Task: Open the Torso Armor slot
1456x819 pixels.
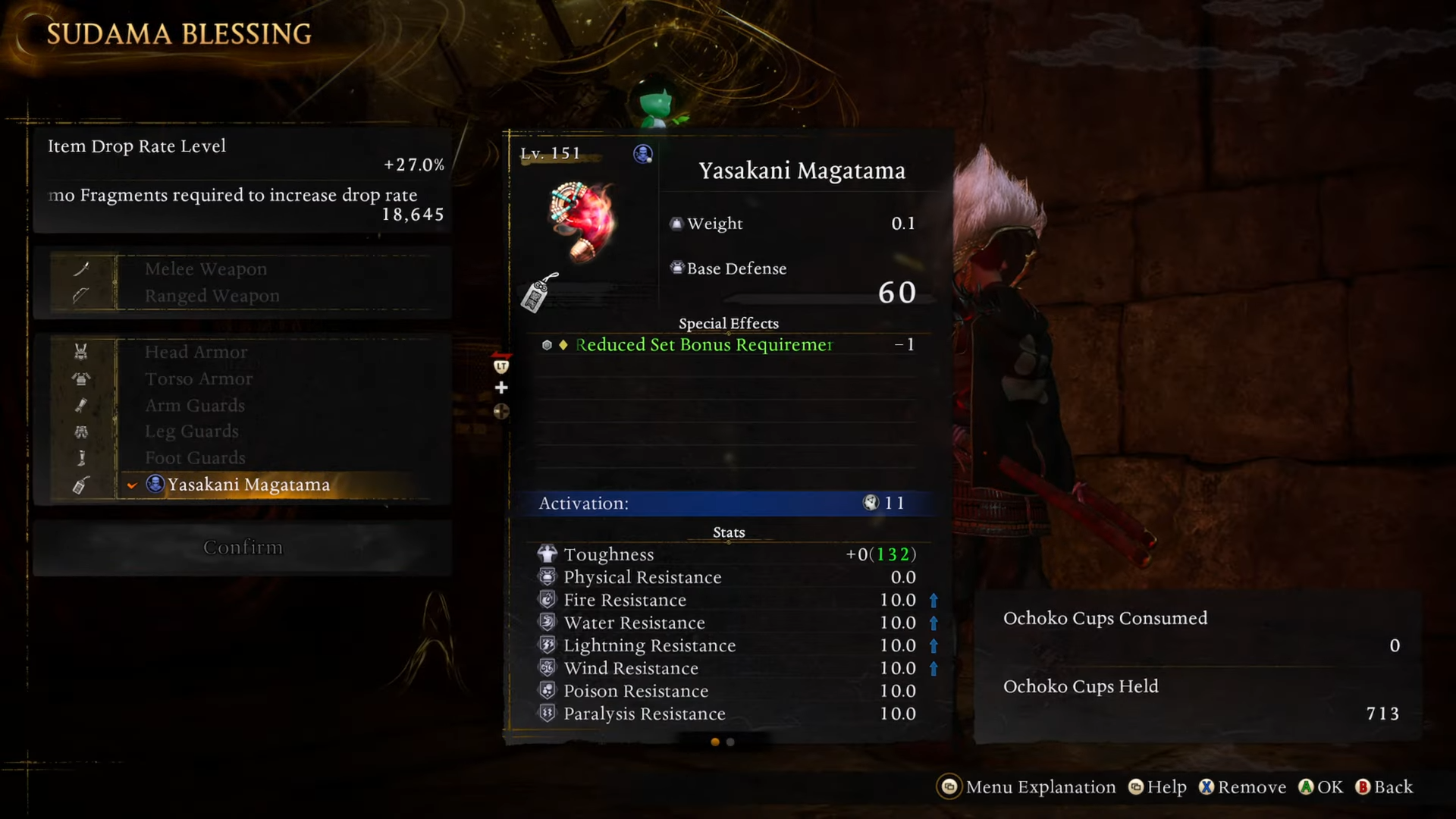Action: (x=199, y=378)
